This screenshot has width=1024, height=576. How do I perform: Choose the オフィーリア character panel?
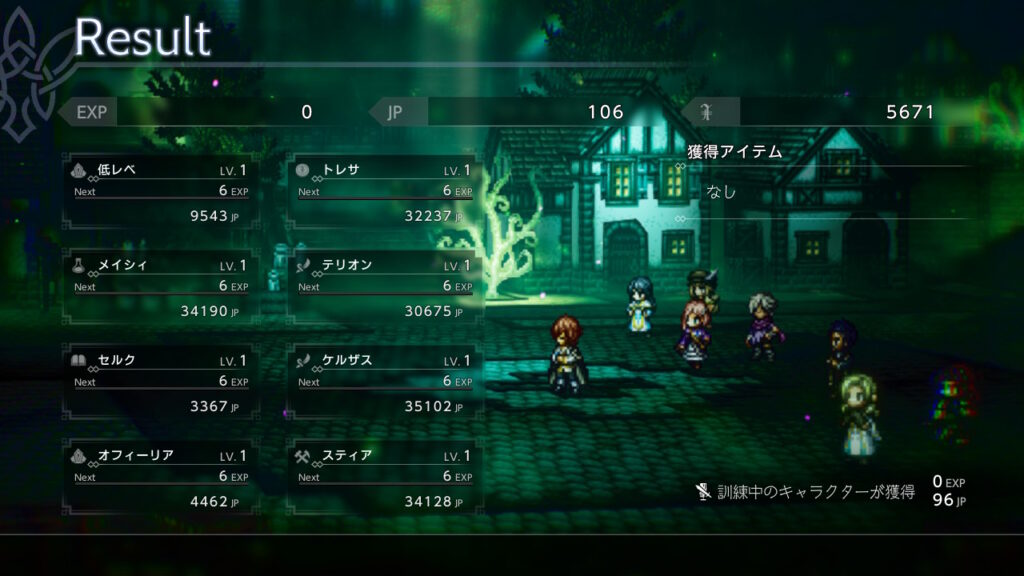click(161, 477)
